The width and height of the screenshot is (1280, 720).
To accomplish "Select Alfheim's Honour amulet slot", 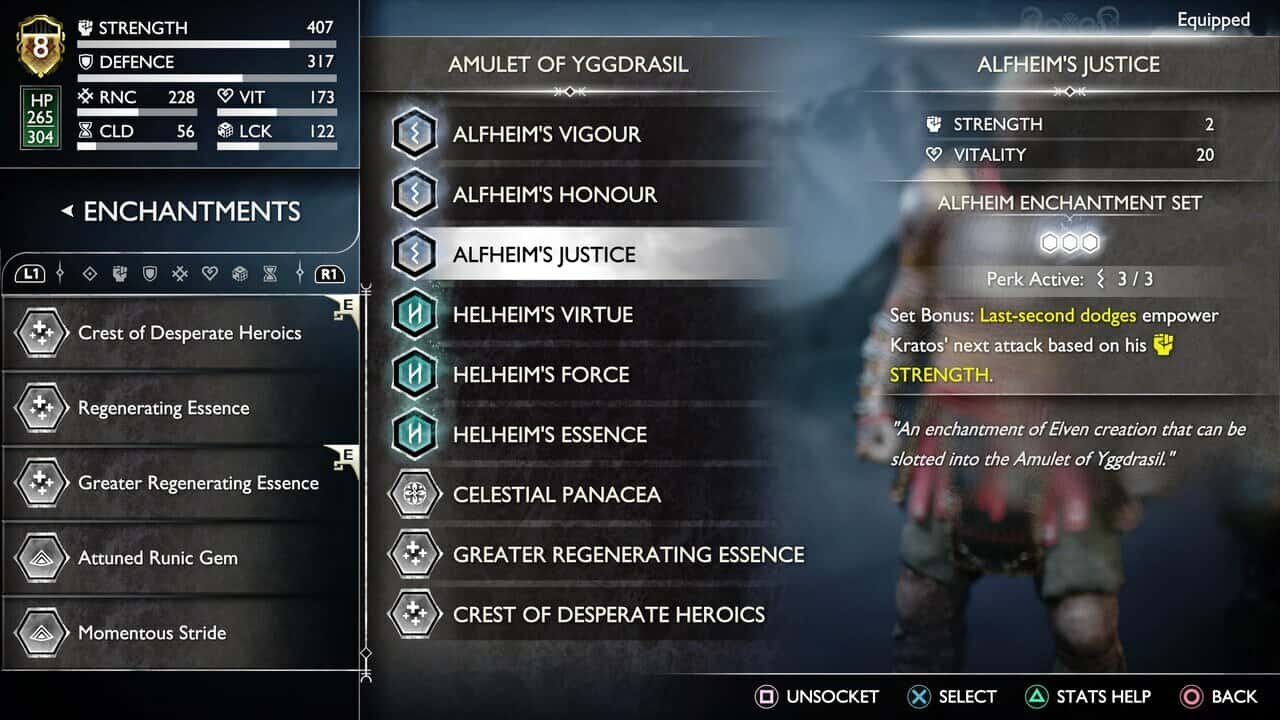I will tap(554, 194).
